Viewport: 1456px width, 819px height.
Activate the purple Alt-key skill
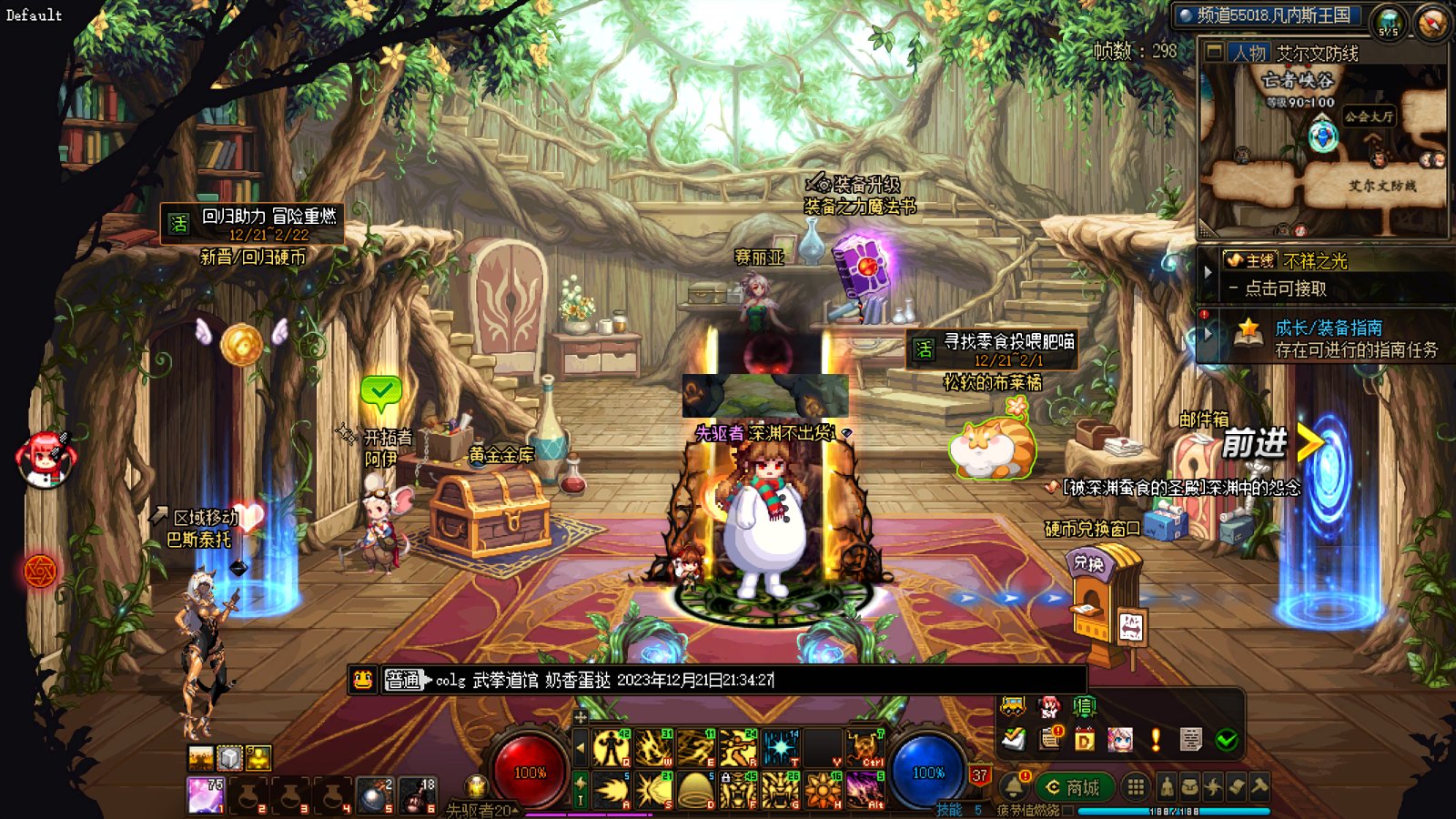[x=865, y=791]
